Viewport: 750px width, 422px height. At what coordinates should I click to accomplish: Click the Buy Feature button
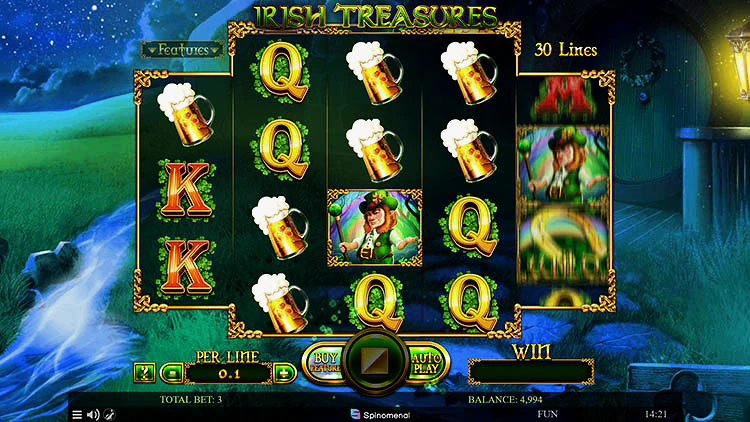tap(323, 362)
